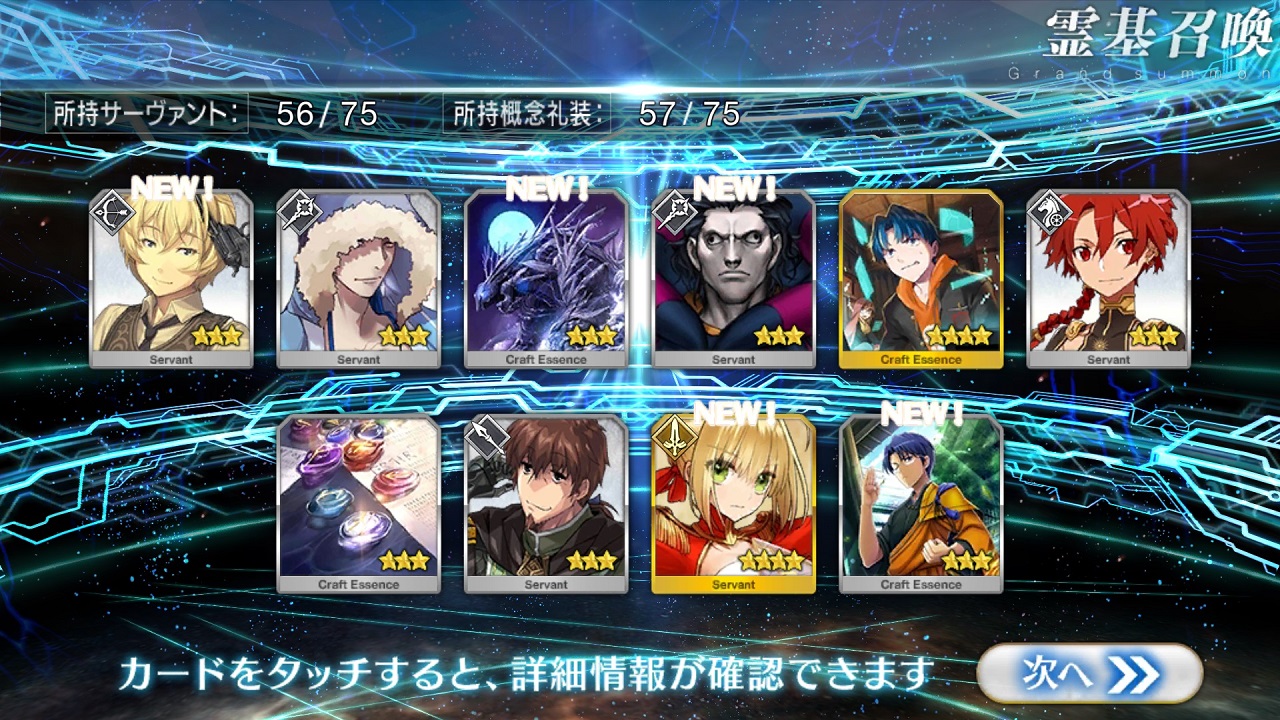Select the red-haired Rider servant card

(x=1108, y=279)
